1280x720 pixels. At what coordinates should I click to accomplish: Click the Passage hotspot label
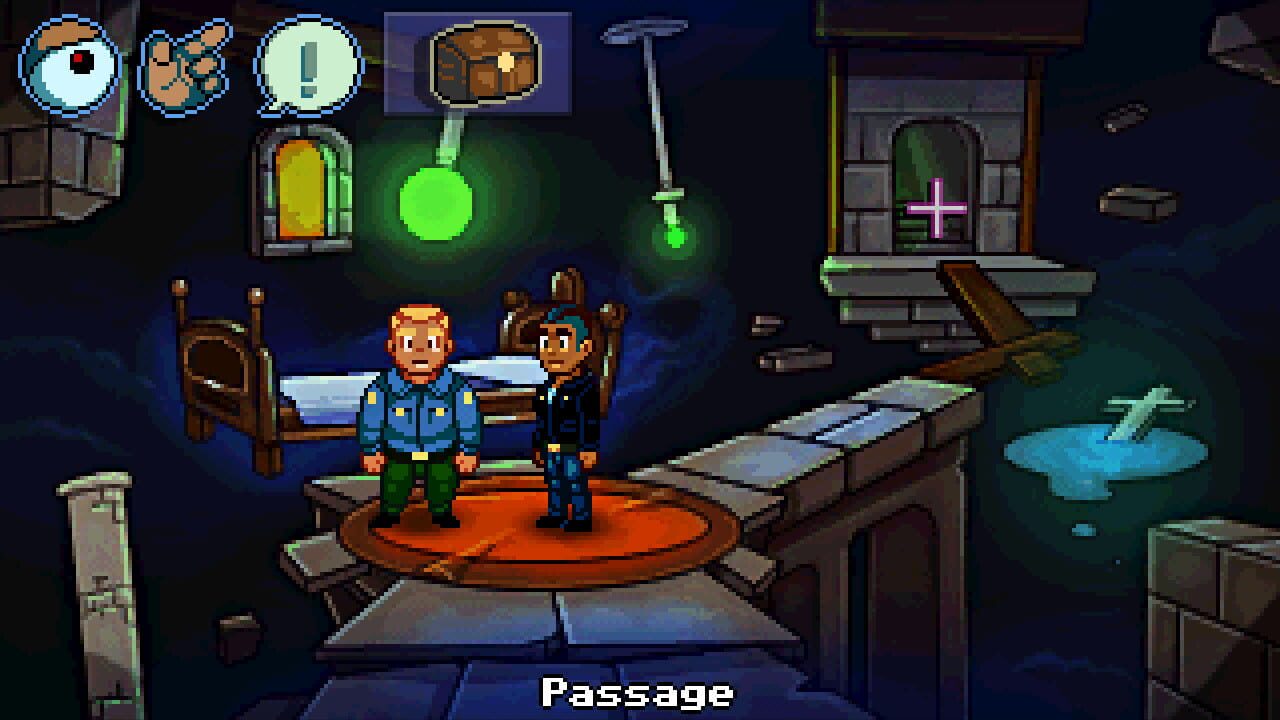pyautogui.click(x=638, y=692)
